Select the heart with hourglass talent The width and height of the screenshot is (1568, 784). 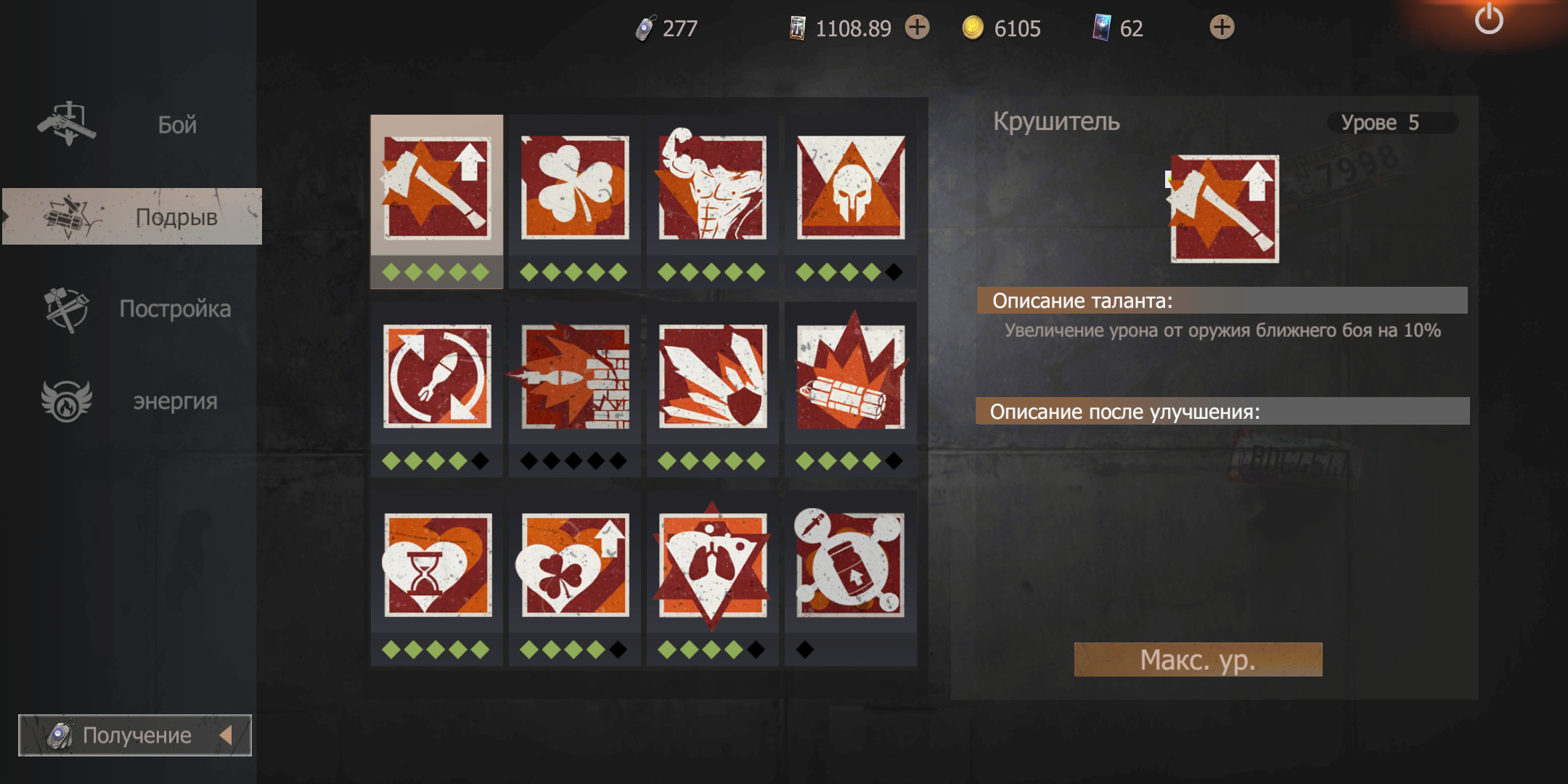point(437,565)
